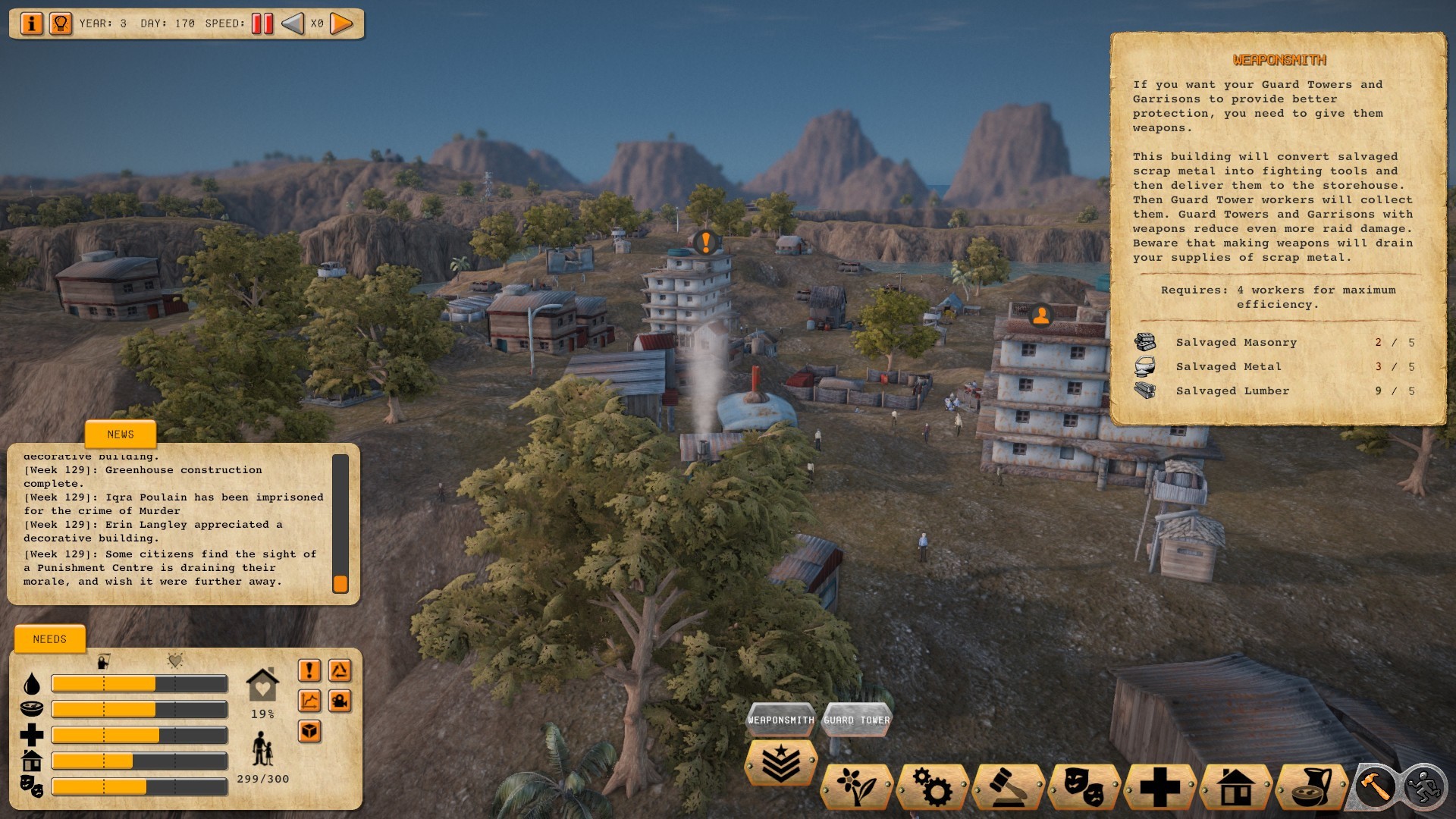1456x819 pixels.
Task: Open the gavel justice build category
Action: pyautogui.click(x=1008, y=787)
